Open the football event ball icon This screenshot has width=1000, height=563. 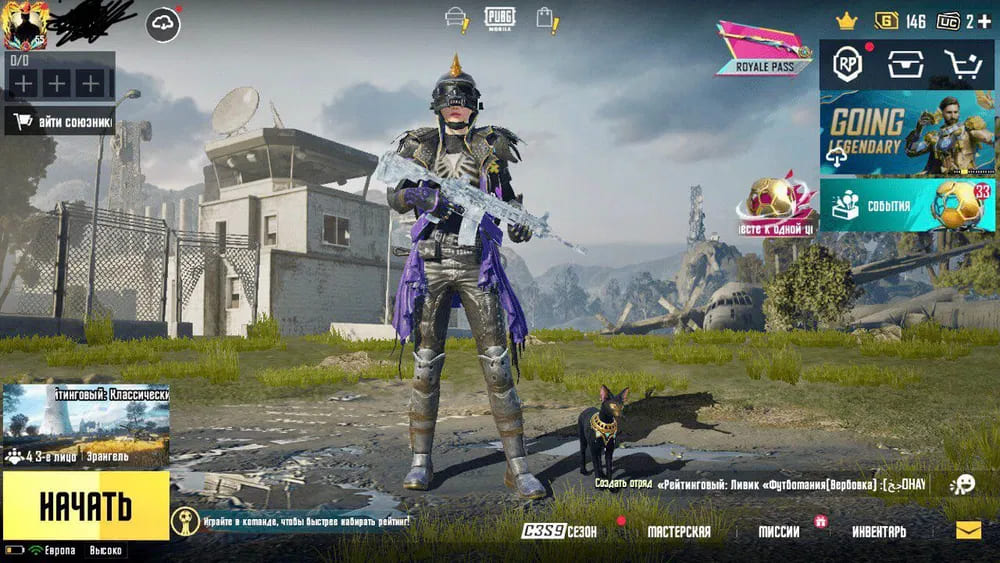(775, 203)
